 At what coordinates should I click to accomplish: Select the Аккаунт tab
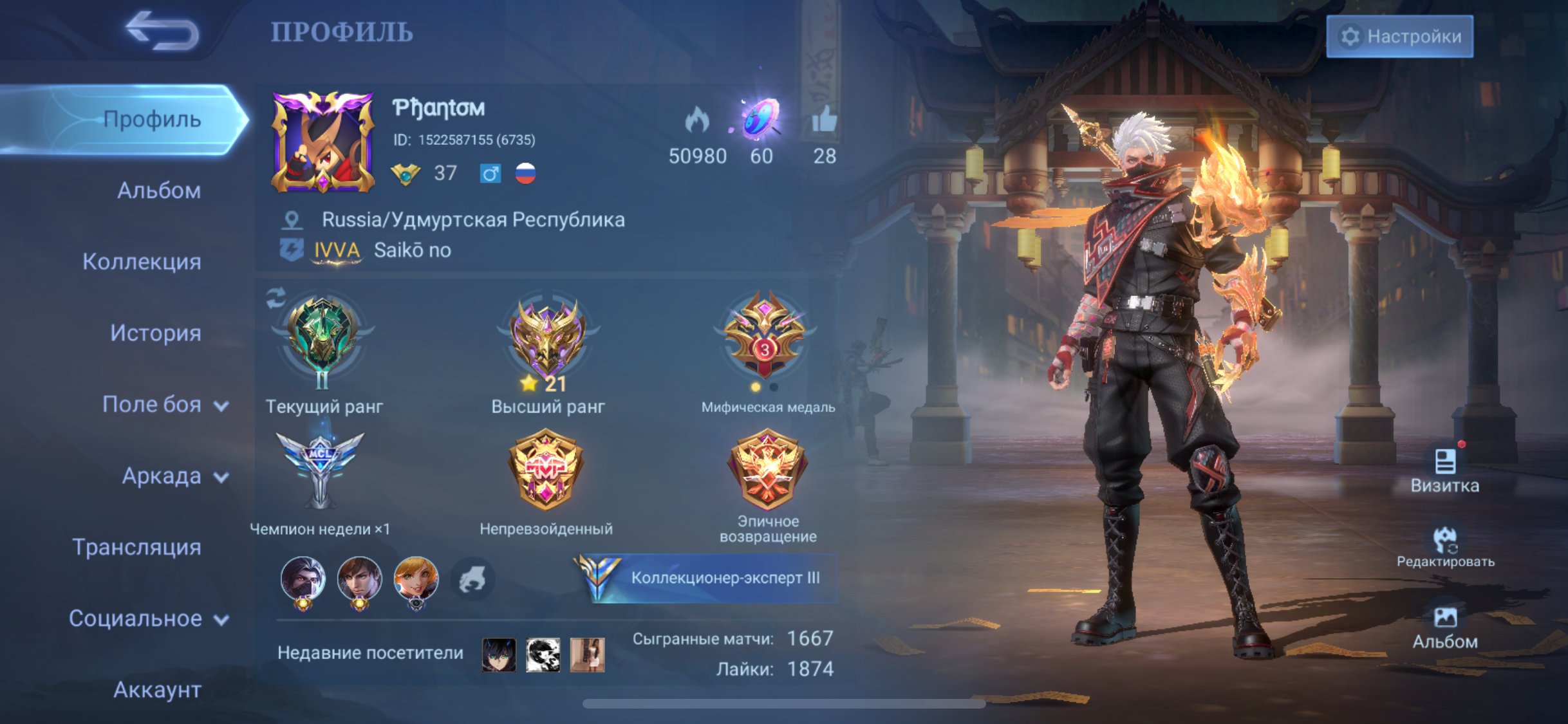[x=157, y=690]
